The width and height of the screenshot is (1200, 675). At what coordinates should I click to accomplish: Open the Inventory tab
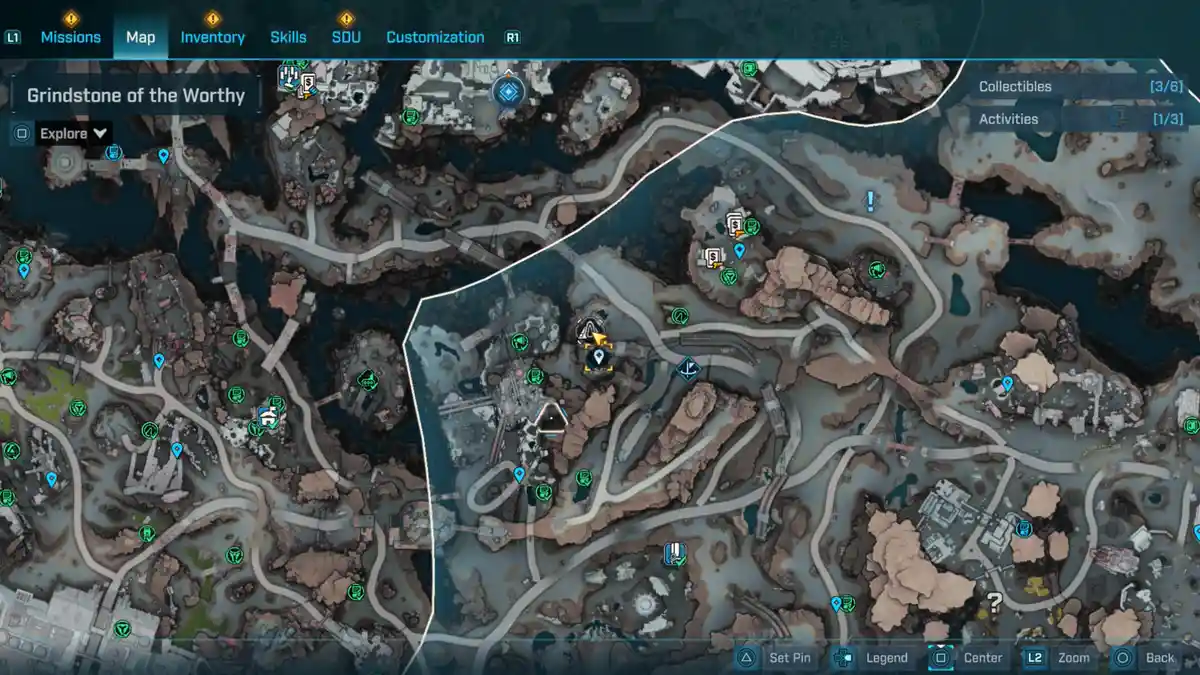[x=212, y=37]
